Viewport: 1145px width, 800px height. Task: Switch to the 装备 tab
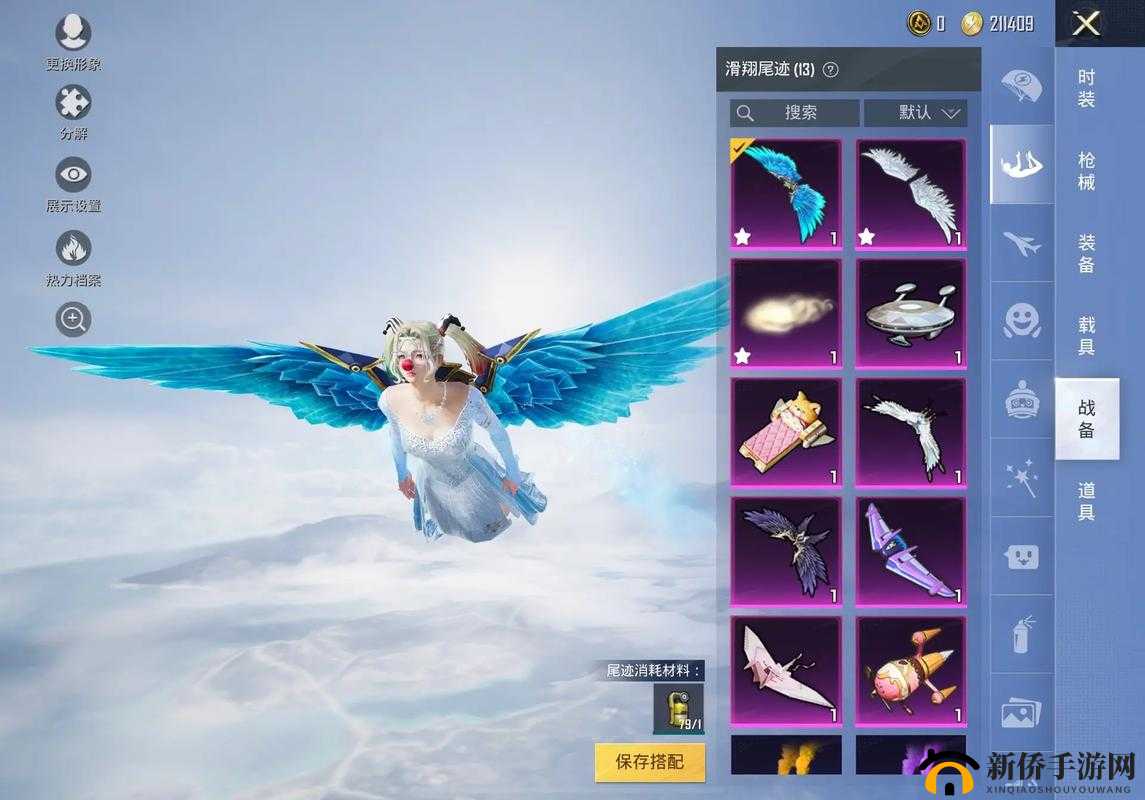[1086, 253]
